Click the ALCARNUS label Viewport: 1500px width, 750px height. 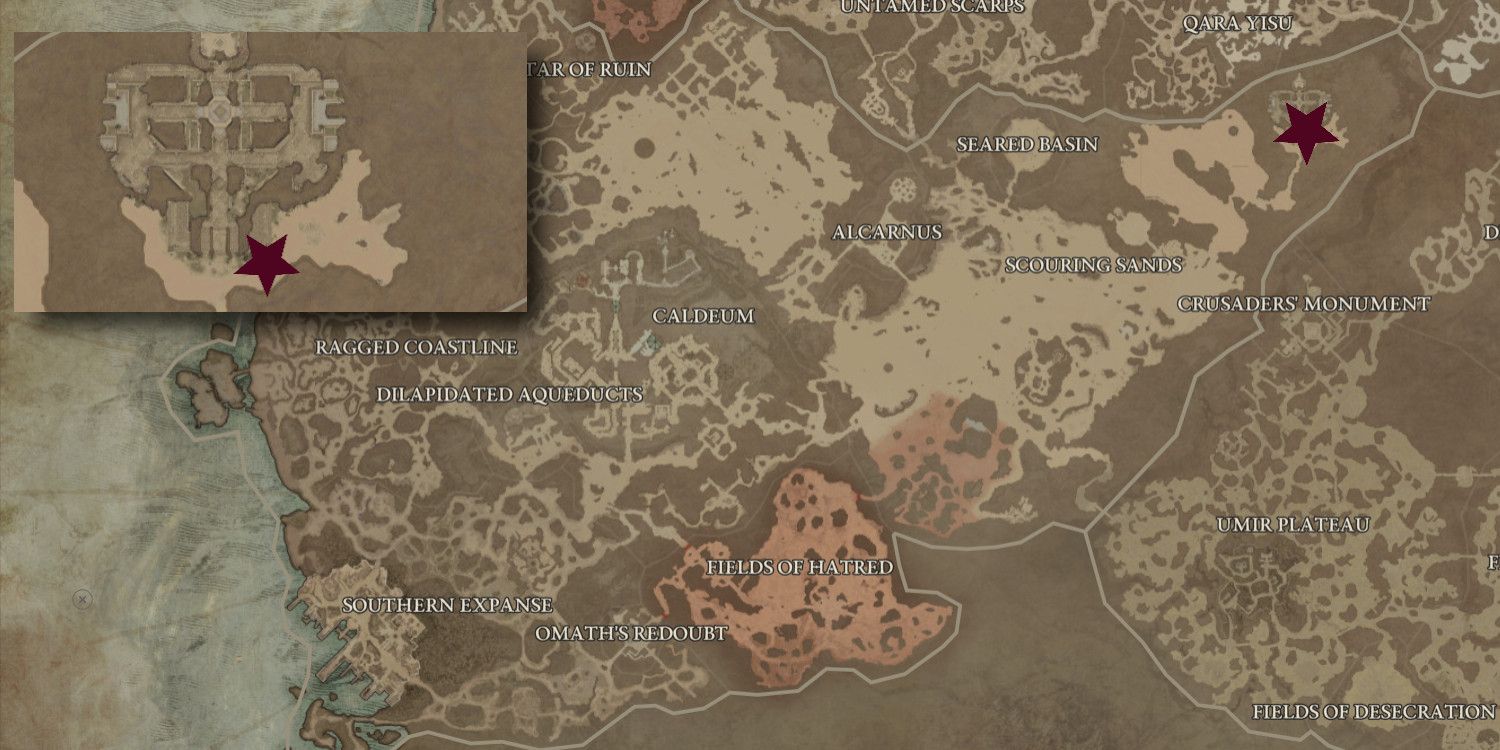[x=888, y=232]
